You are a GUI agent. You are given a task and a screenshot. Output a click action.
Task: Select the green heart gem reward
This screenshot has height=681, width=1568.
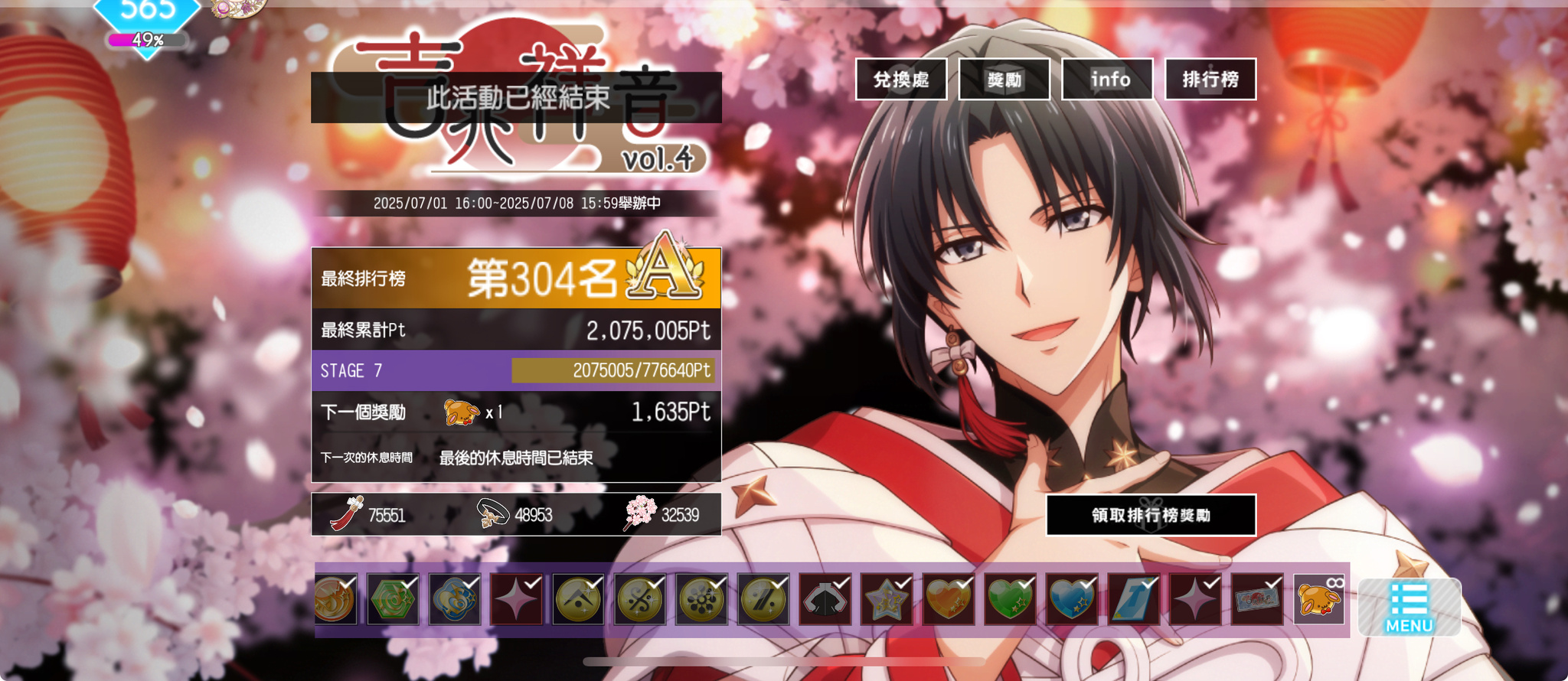[1010, 599]
